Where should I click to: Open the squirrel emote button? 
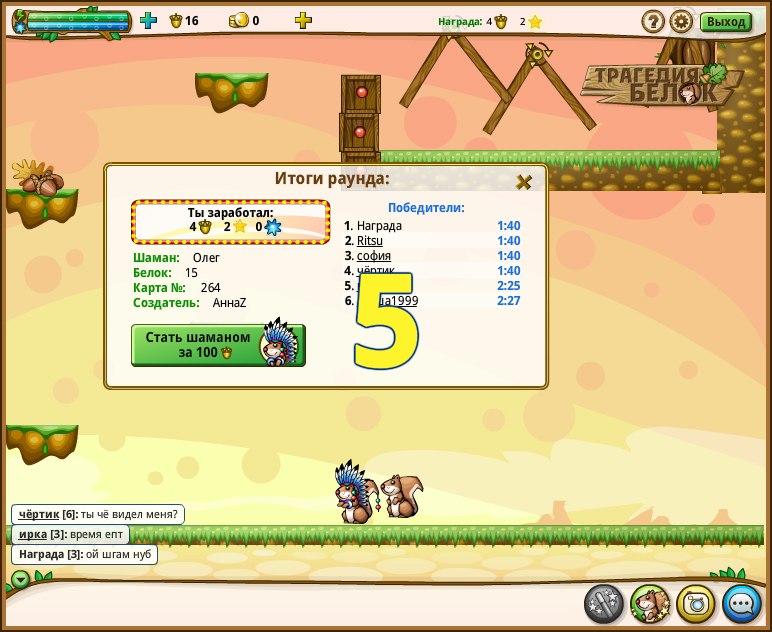point(650,604)
